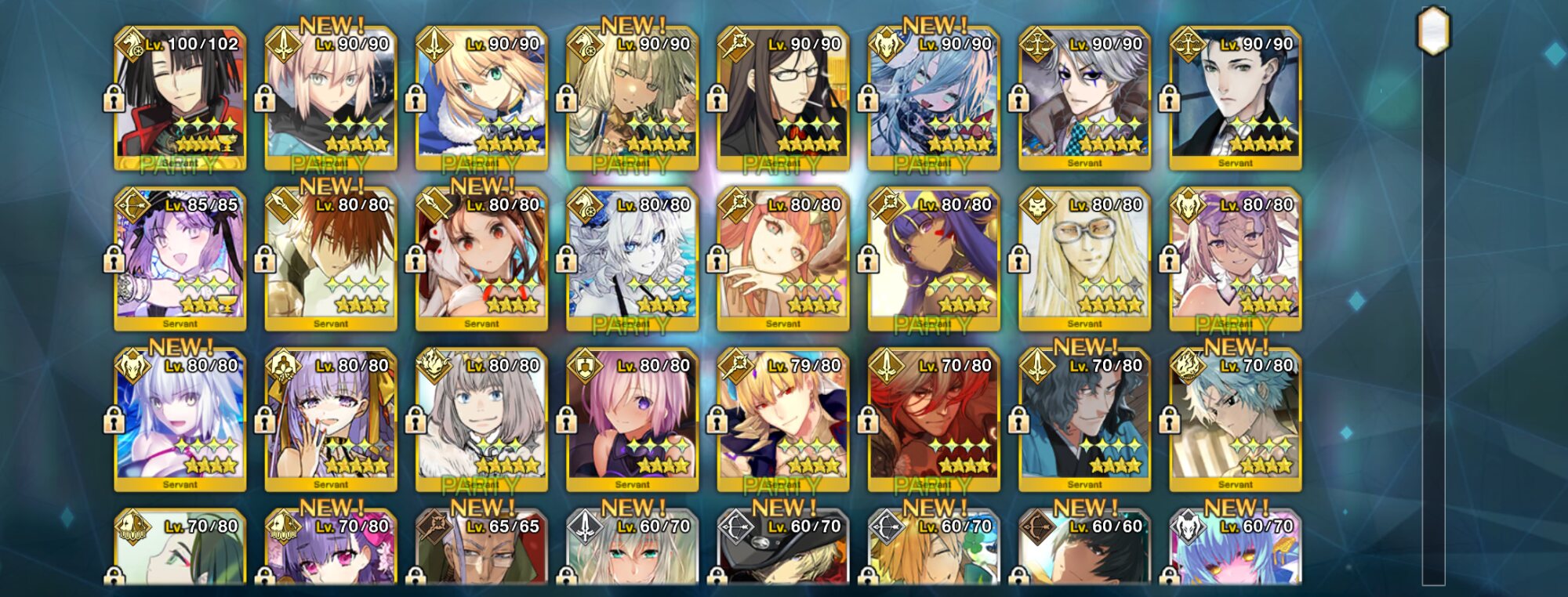1568x597 pixels.
Task: Select the silver-haired servant with purple eye makeup
Action: [x=1084, y=98]
